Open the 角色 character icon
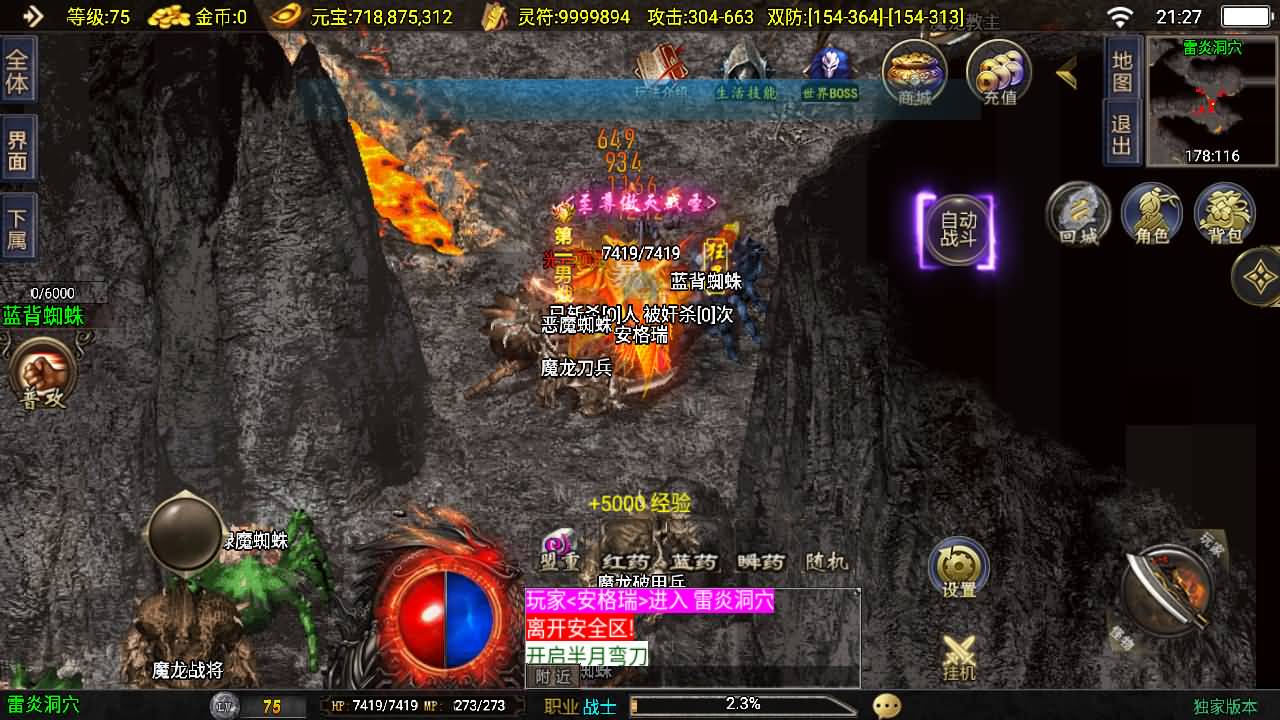 (1152, 213)
